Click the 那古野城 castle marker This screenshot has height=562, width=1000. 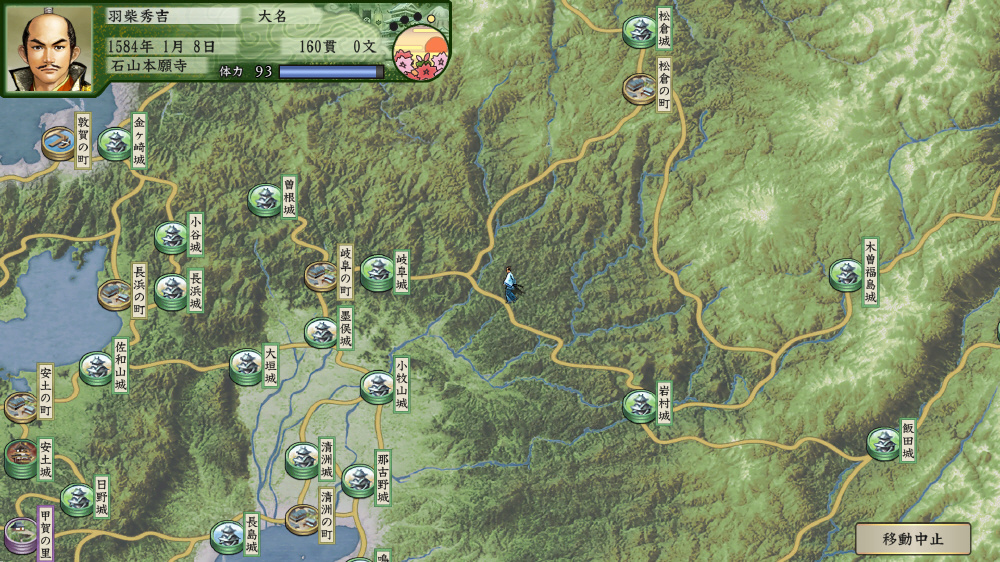pyautogui.click(x=358, y=480)
